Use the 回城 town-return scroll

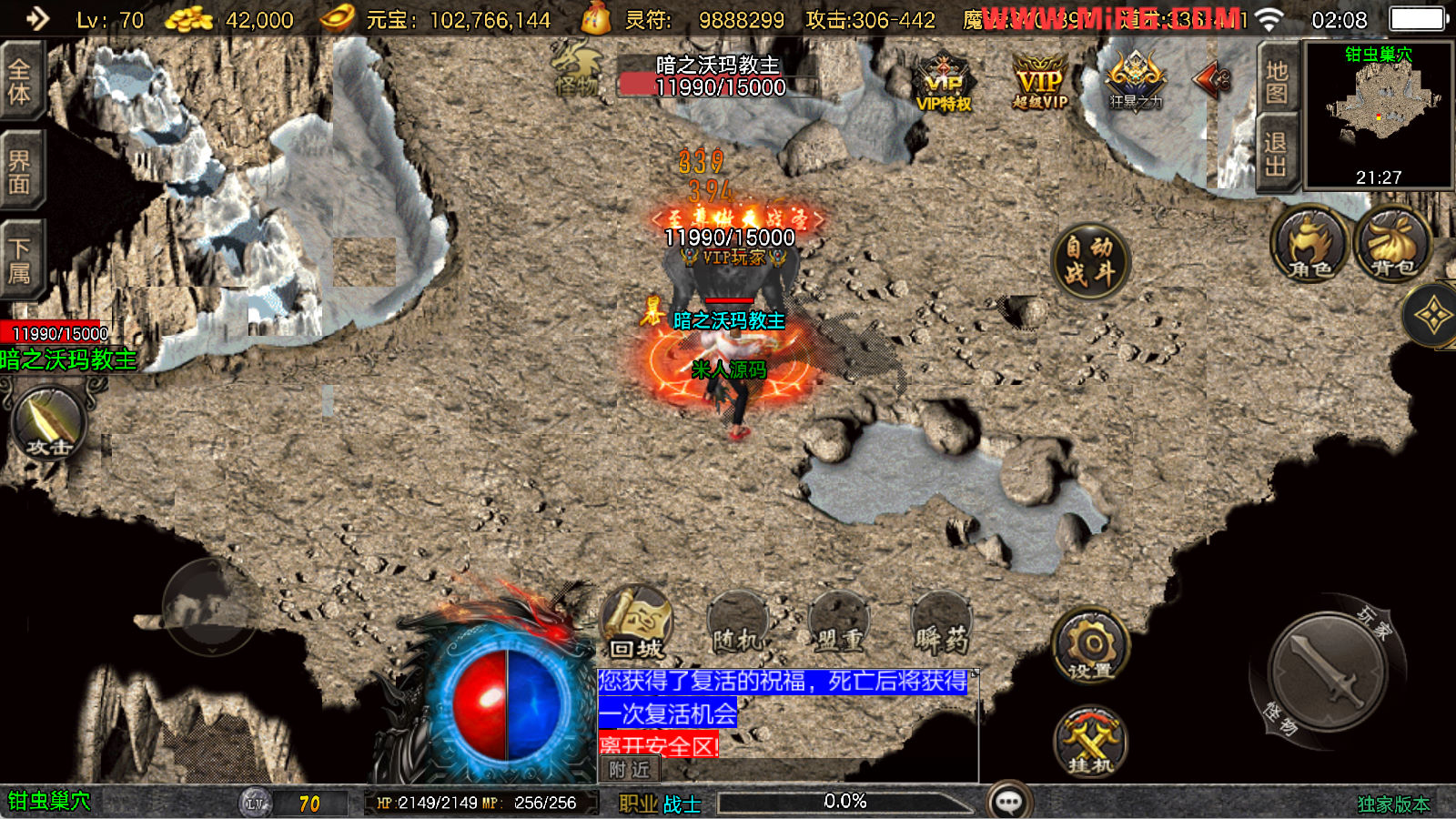click(637, 625)
